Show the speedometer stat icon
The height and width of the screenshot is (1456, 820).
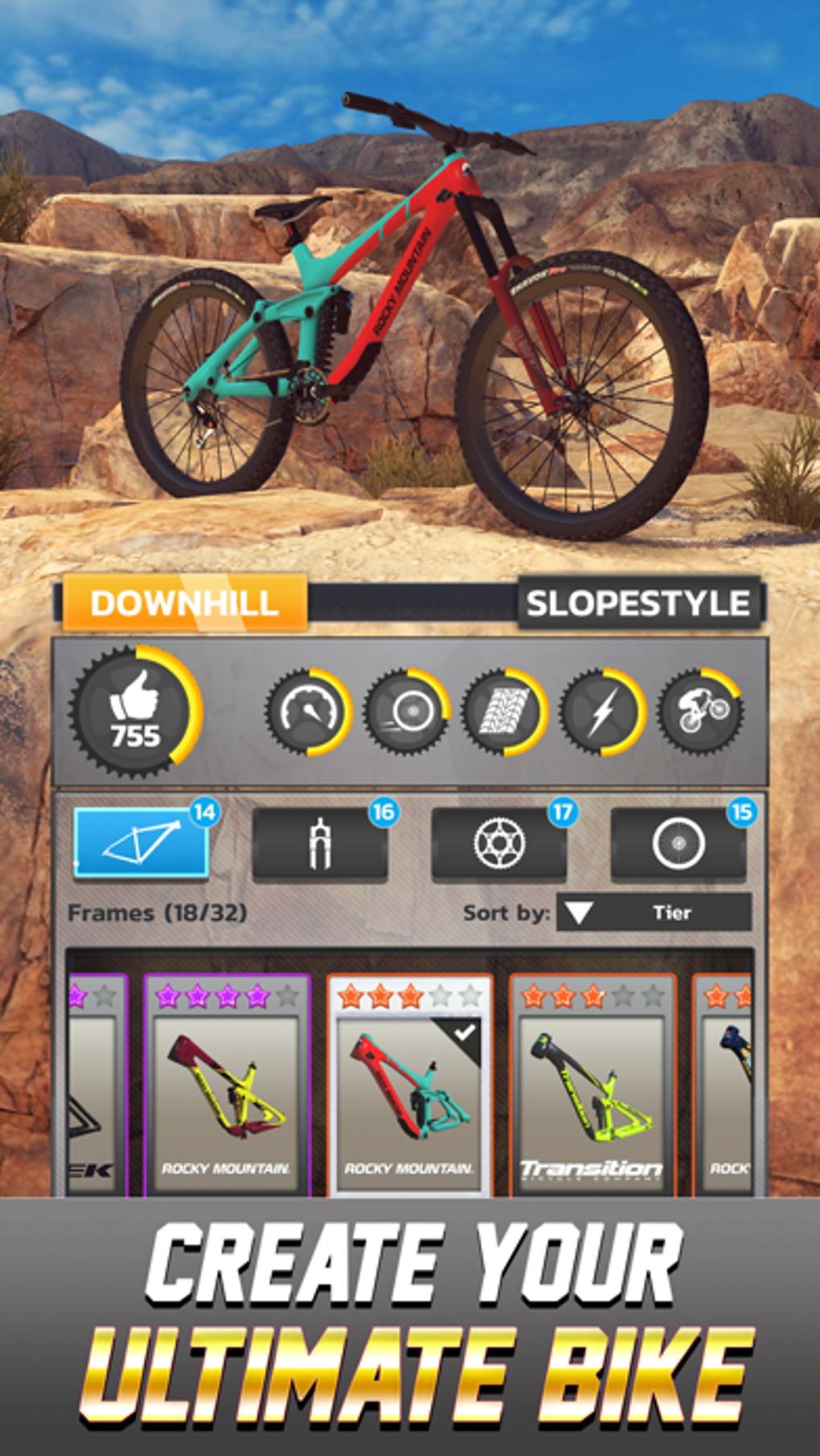tap(308, 712)
